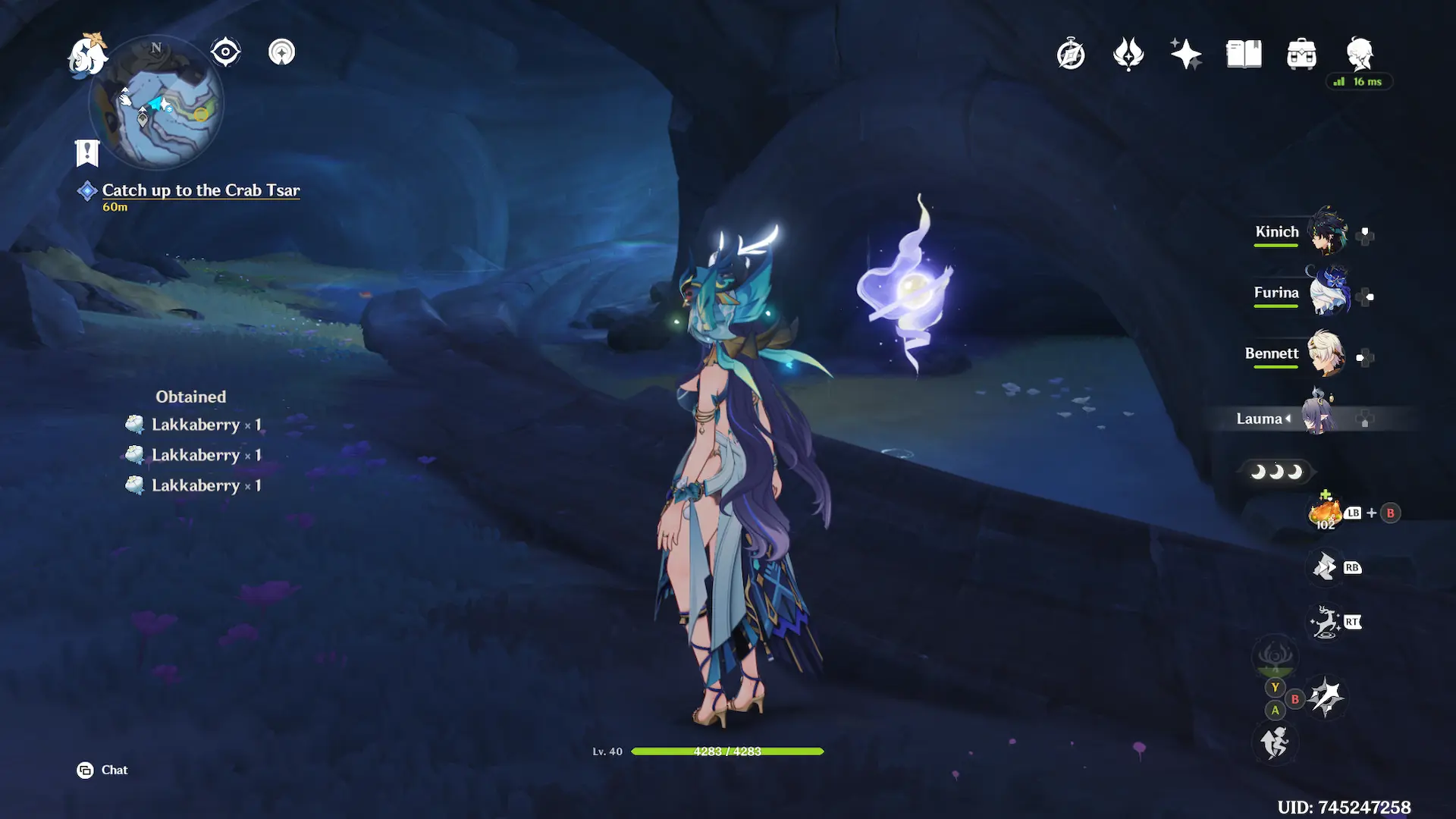Open the Chat box
Image resolution: width=1456 pixels, height=819 pixels.
pyautogui.click(x=103, y=770)
